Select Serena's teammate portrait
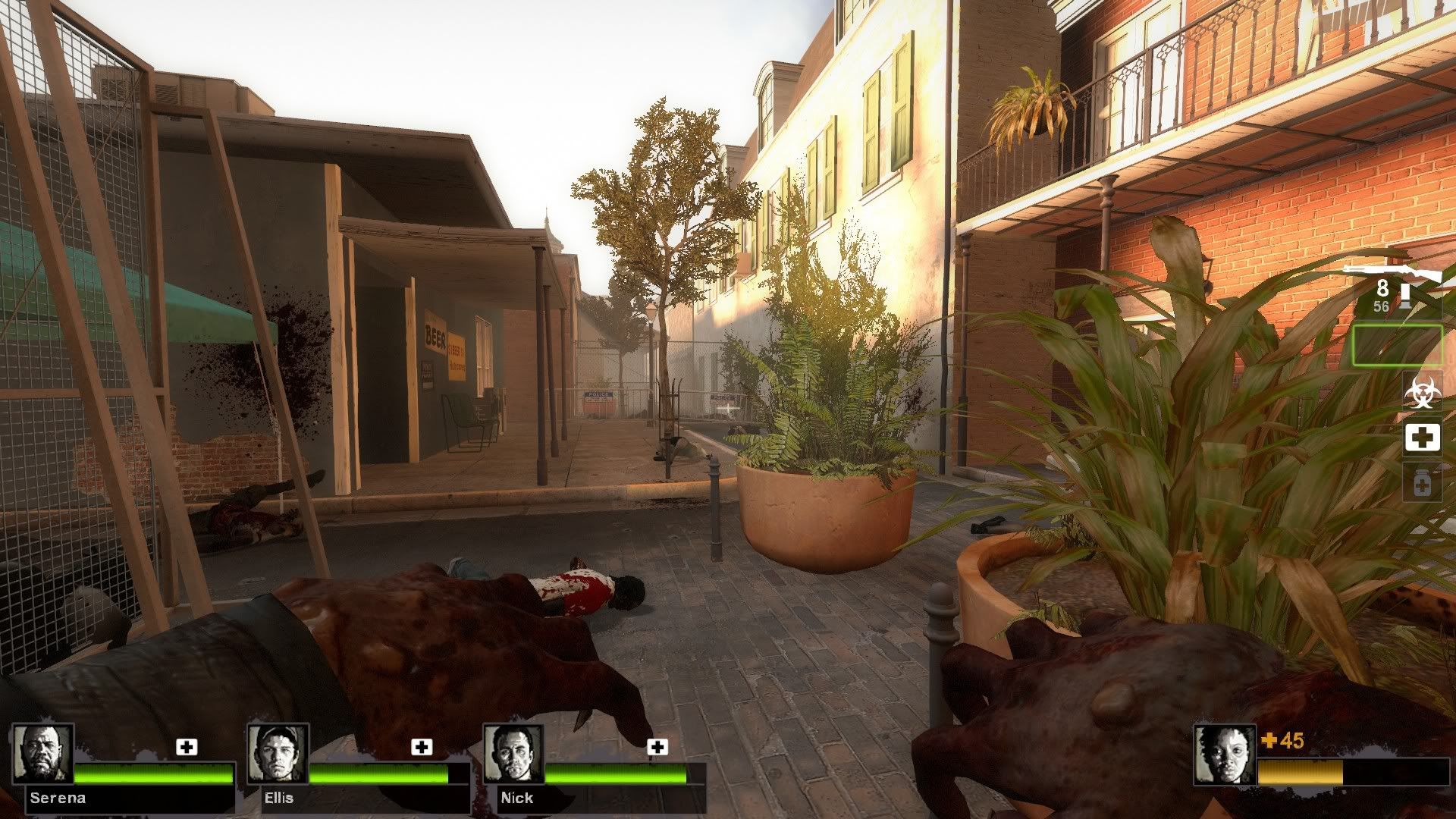 coord(43,753)
